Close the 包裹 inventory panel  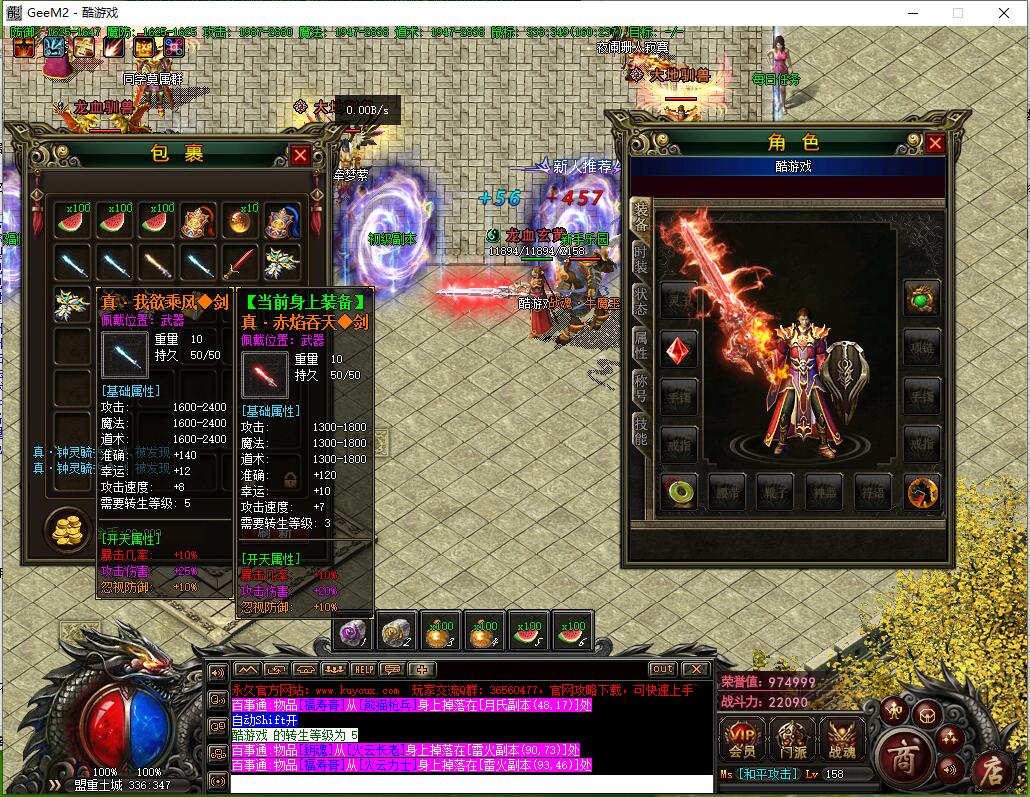tap(300, 155)
